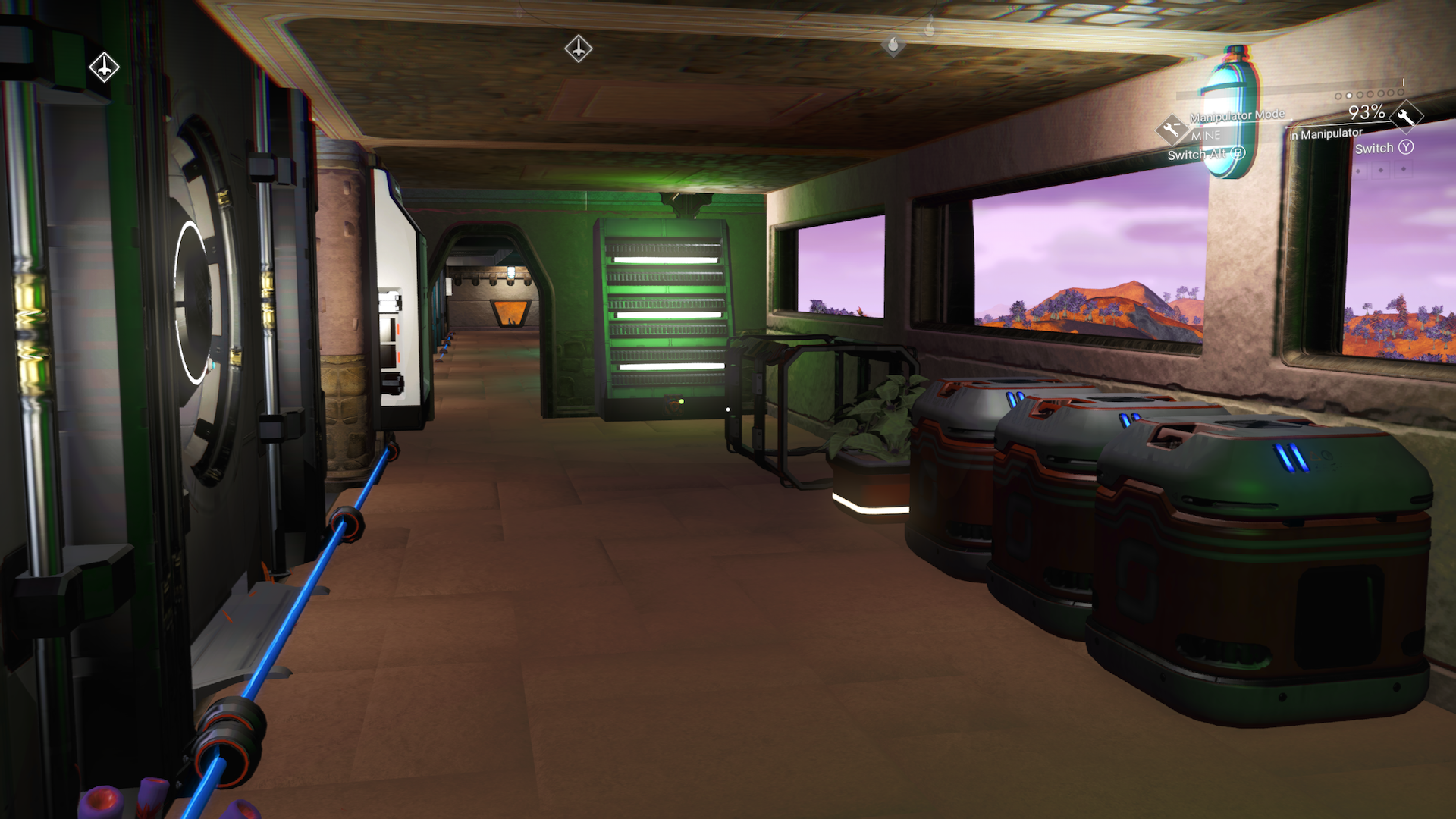Click the mission marker diamond in top left
The height and width of the screenshot is (819, 1456).
[103, 67]
